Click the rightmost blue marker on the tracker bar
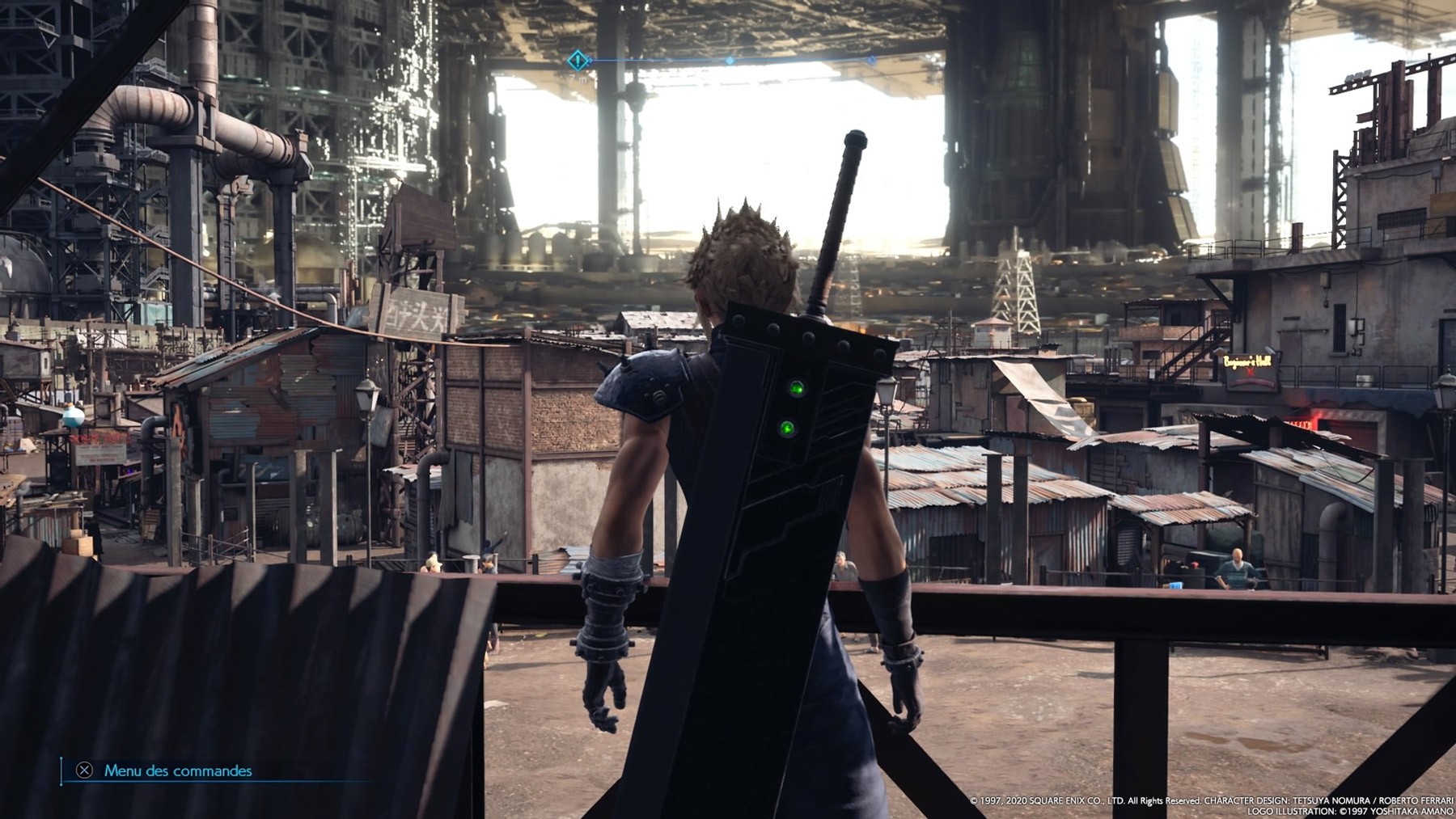 pos(872,60)
